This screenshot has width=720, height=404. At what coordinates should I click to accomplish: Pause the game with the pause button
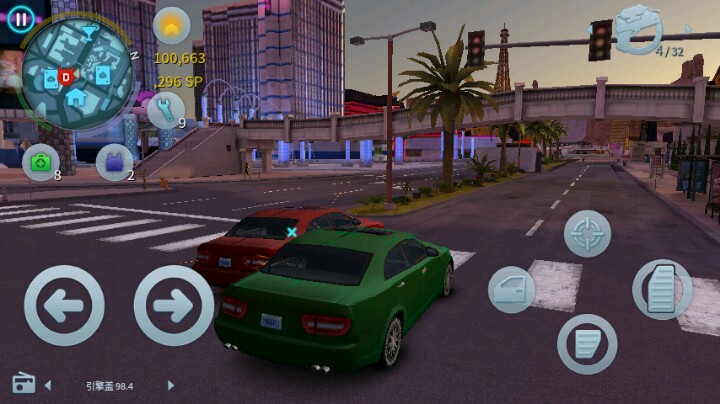22,17
